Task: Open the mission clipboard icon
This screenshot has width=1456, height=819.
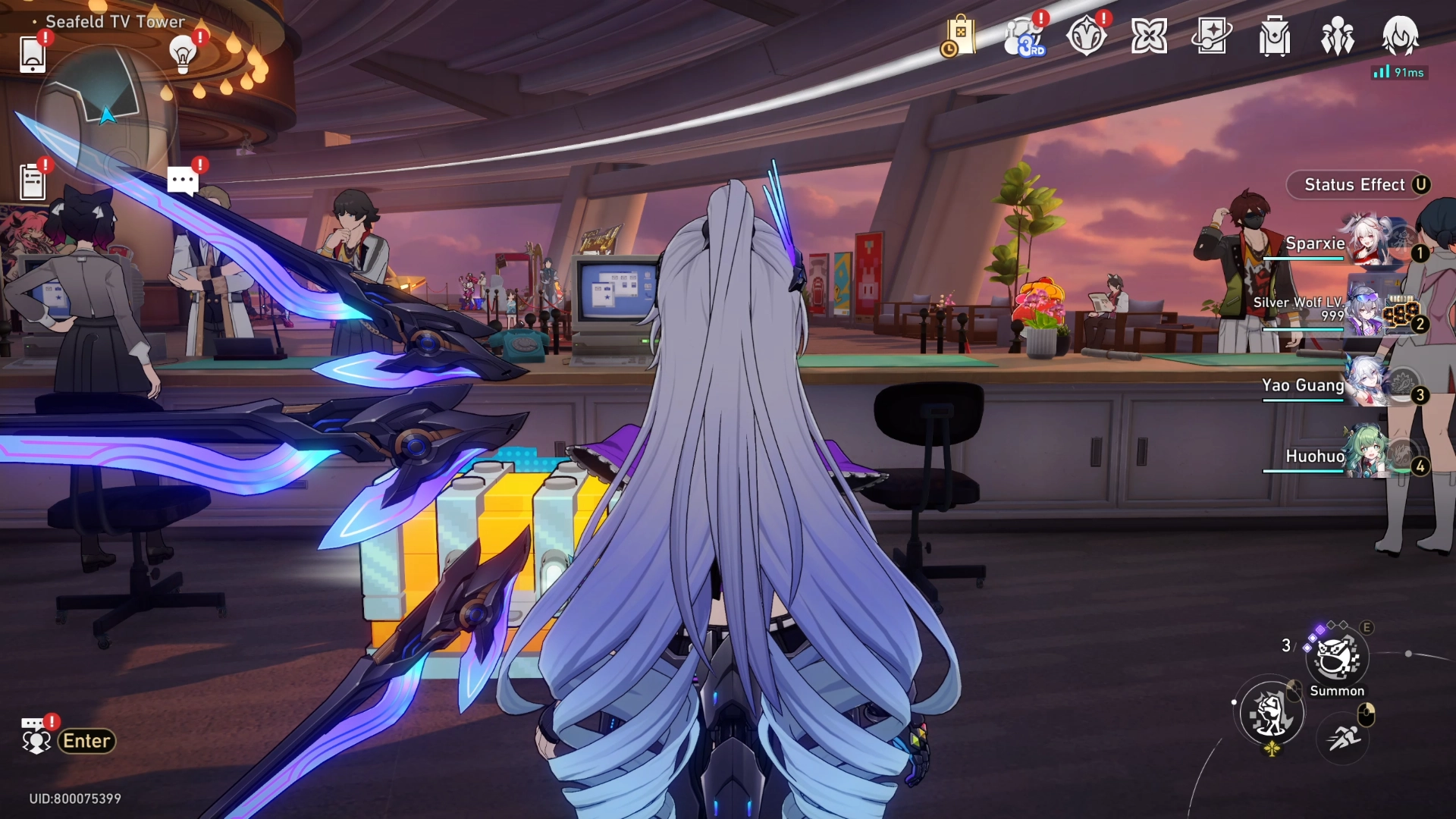Action: tap(33, 182)
